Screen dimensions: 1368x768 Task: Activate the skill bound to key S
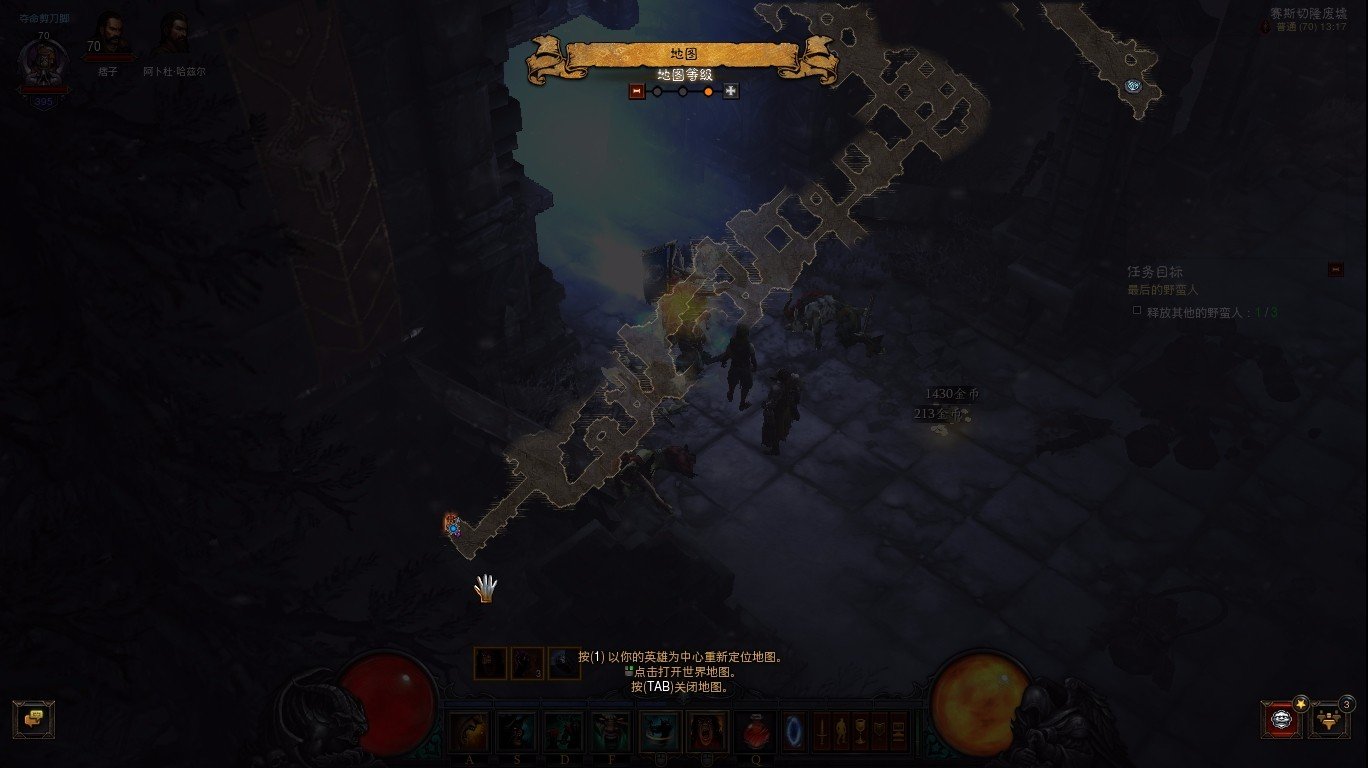517,732
